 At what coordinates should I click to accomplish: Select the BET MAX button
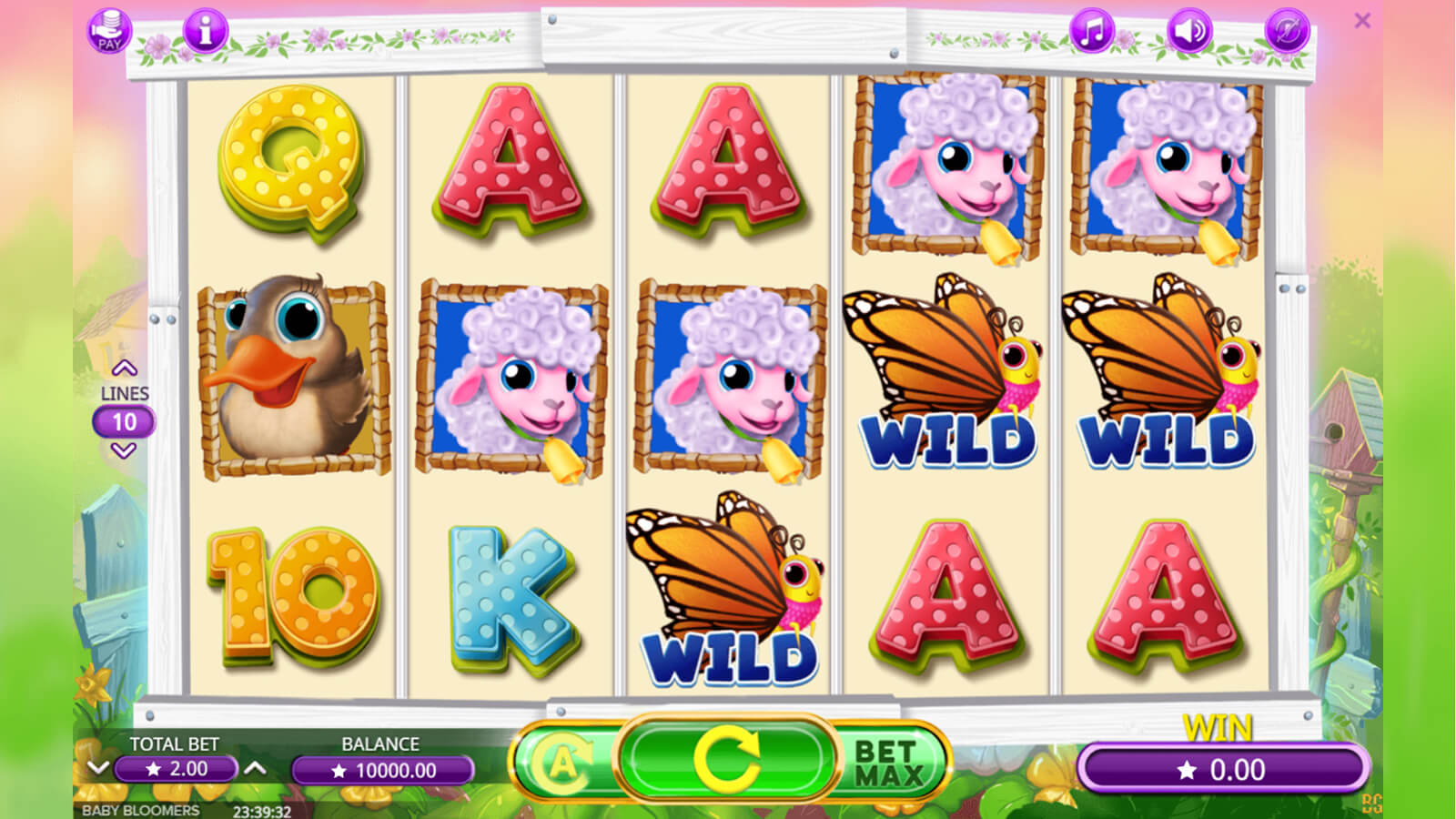[x=889, y=763]
